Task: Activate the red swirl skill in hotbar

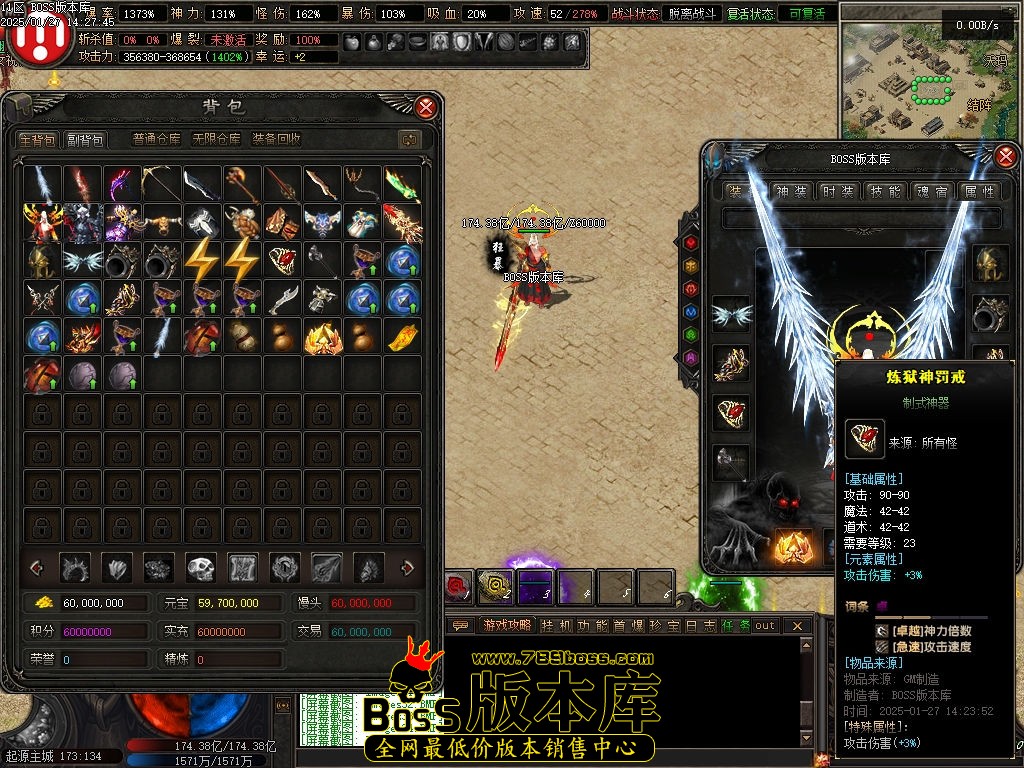Action: (x=459, y=586)
